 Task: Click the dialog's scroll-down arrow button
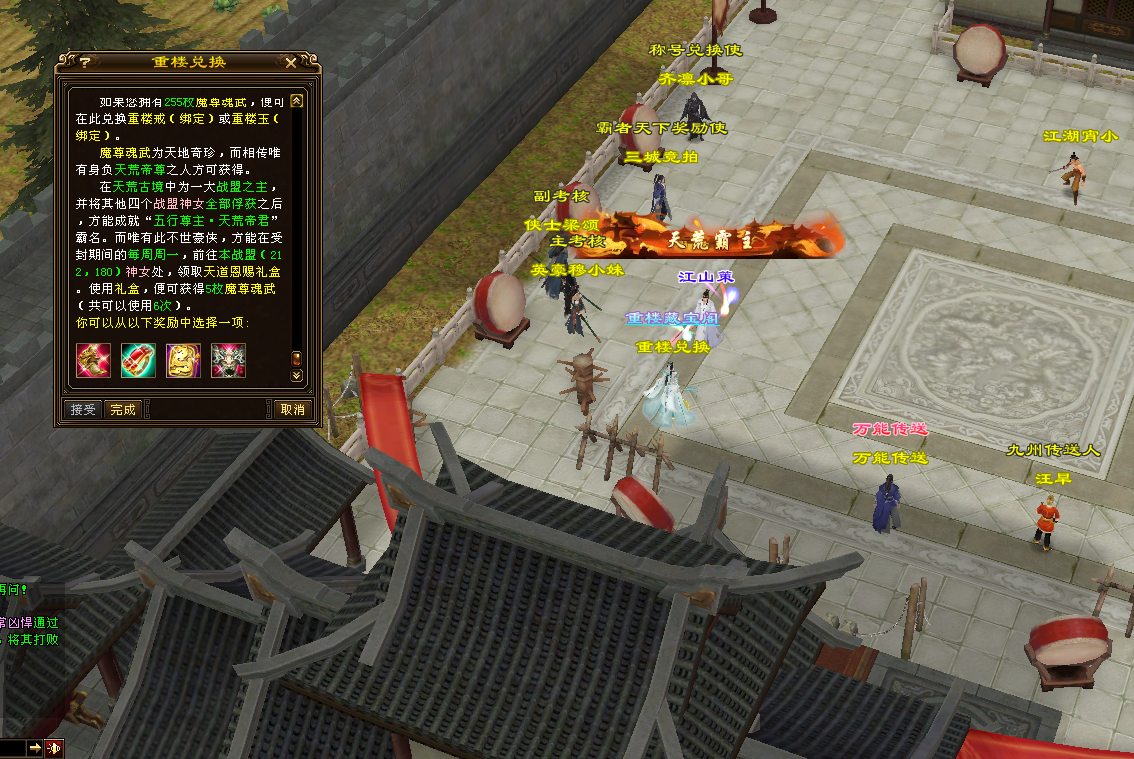pos(296,375)
